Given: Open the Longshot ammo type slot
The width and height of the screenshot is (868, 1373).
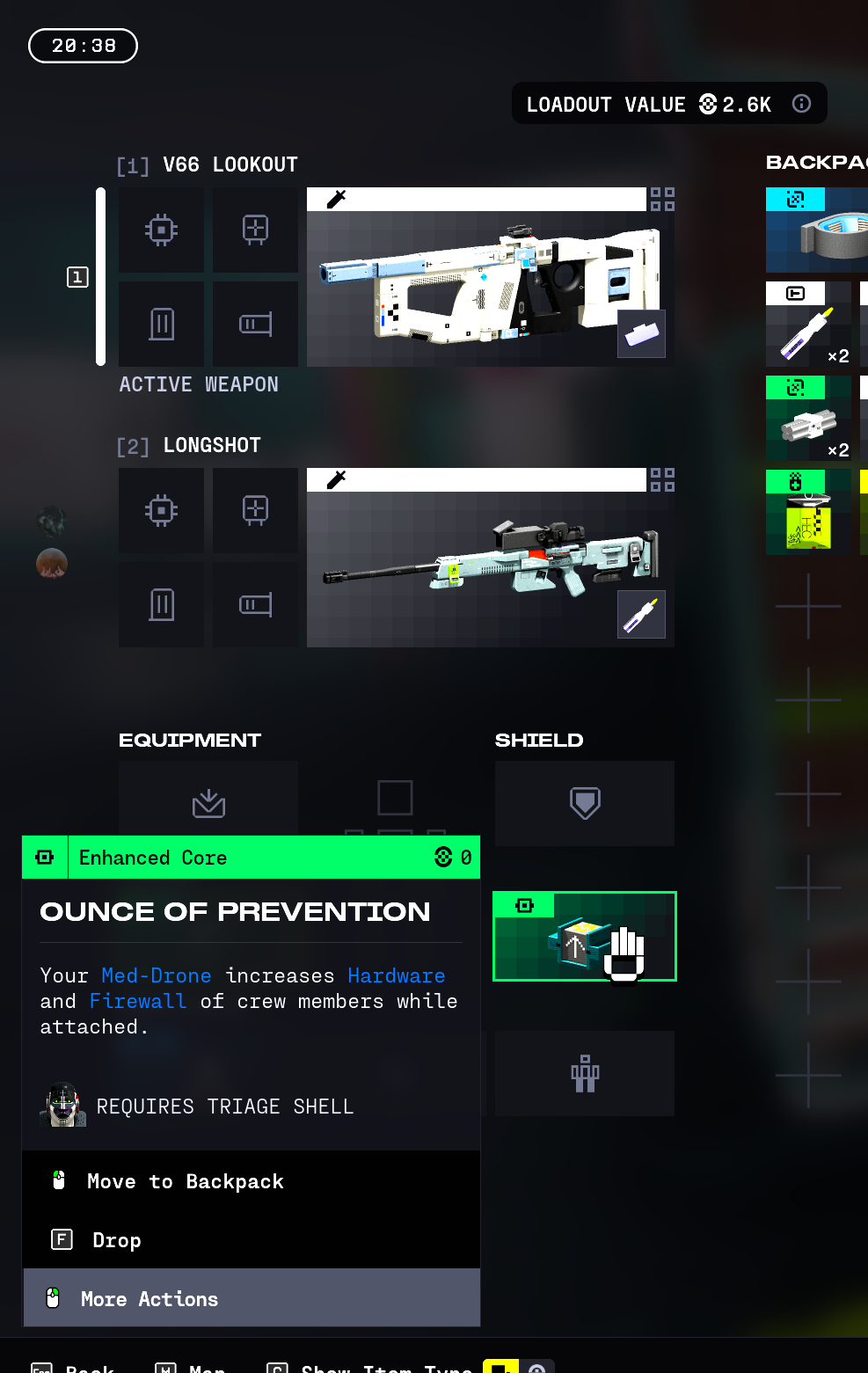Looking at the screenshot, I should [x=641, y=614].
